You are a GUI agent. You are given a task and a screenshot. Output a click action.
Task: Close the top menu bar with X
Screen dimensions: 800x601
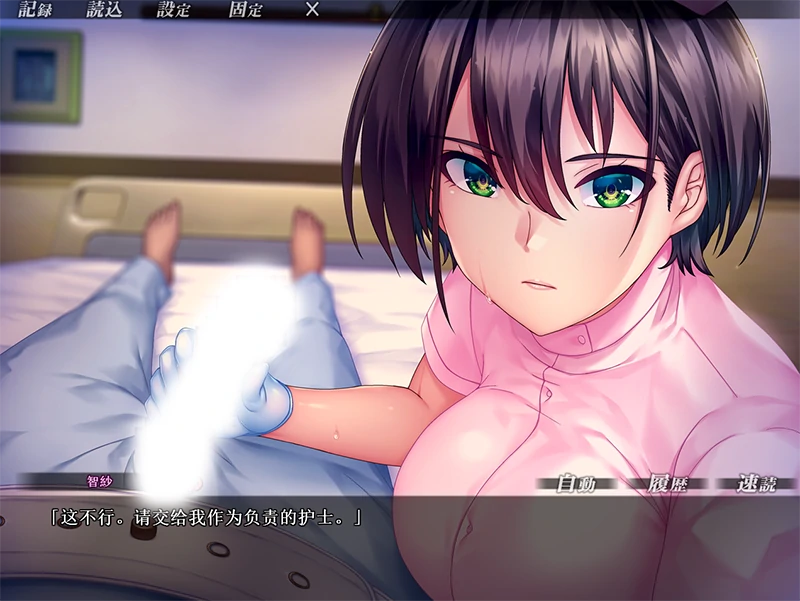[x=312, y=10]
